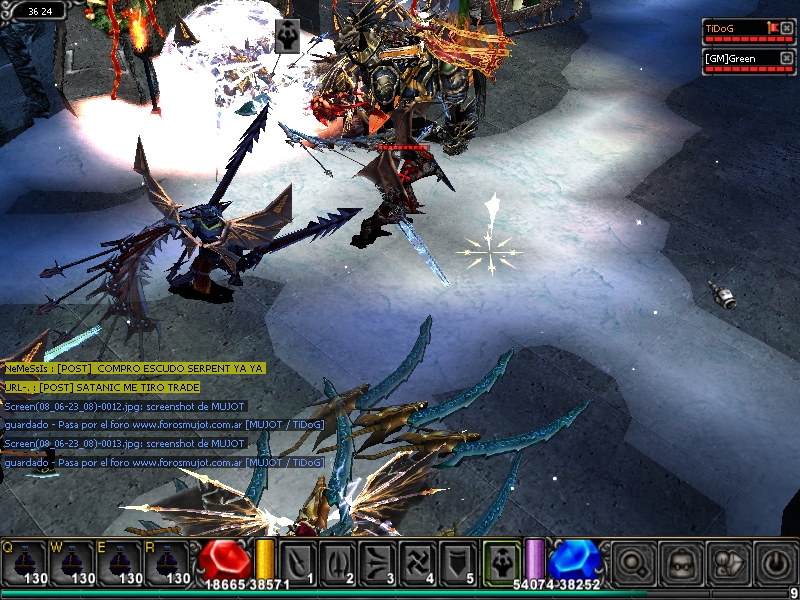The width and height of the screenshot is (800, 600).
Task: Select skill slot number 2
Action: [x=339, y=562]
